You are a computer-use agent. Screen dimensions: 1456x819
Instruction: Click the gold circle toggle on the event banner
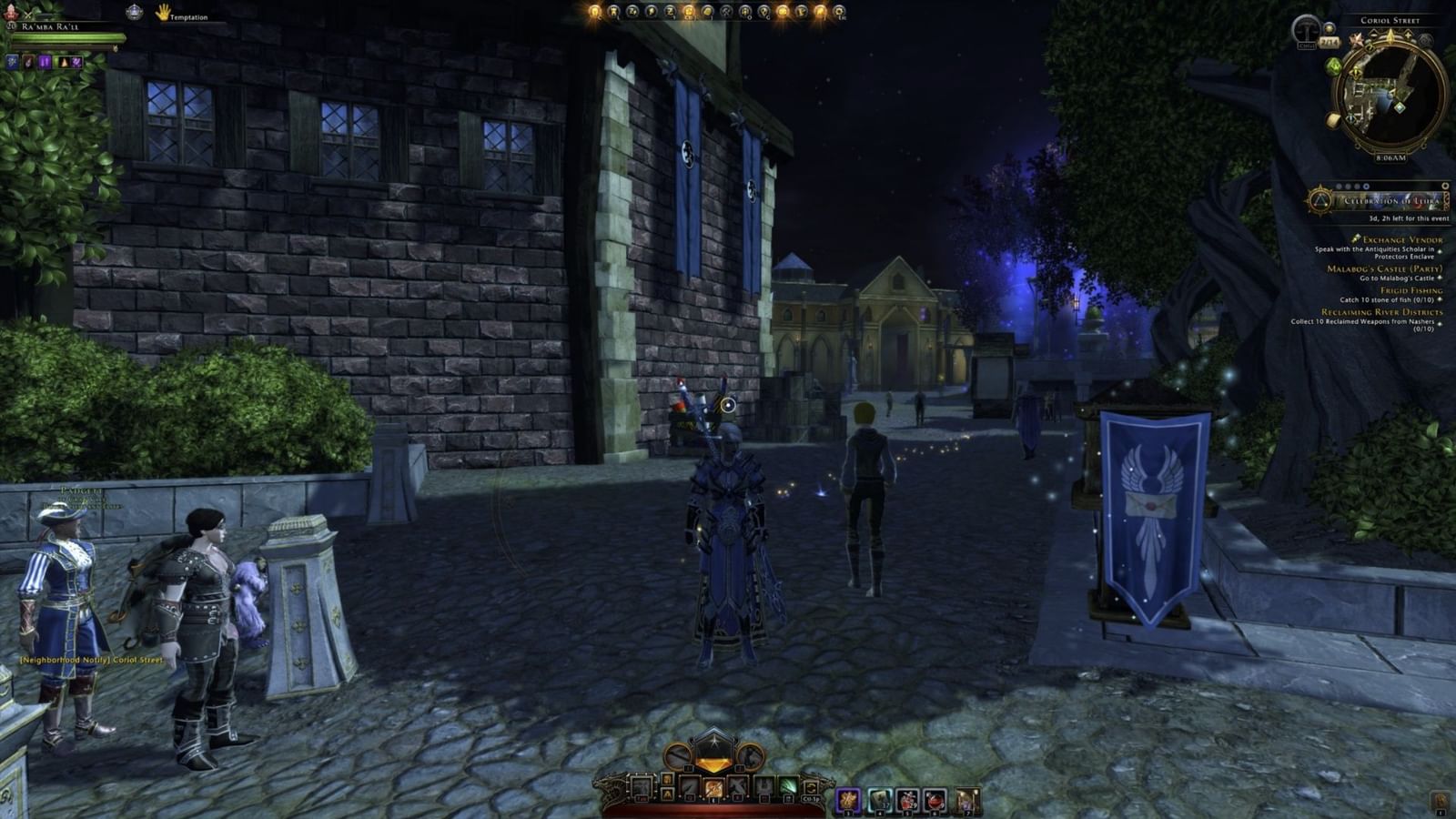[1443, 186]
